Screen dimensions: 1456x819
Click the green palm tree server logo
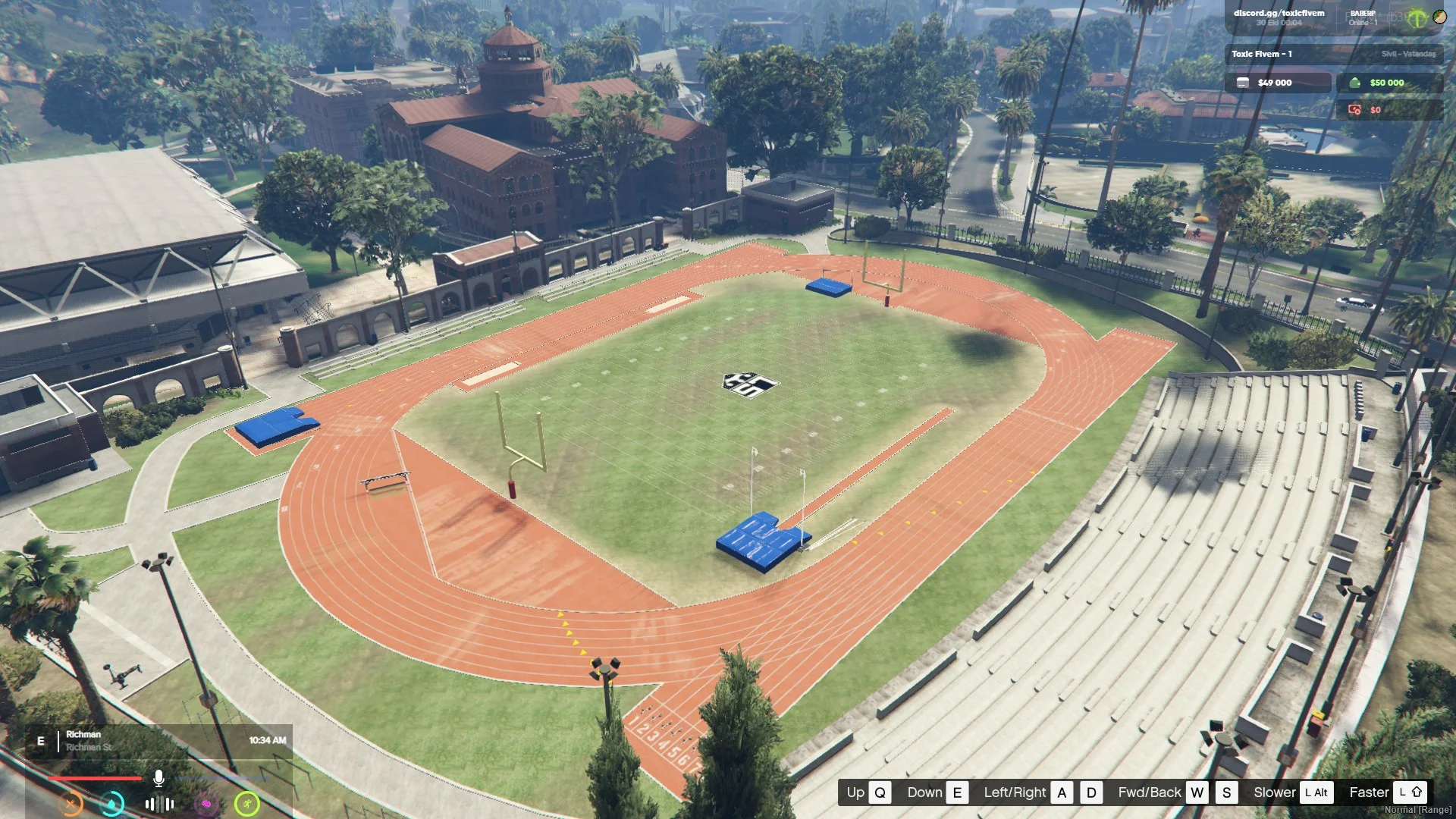1417,19
